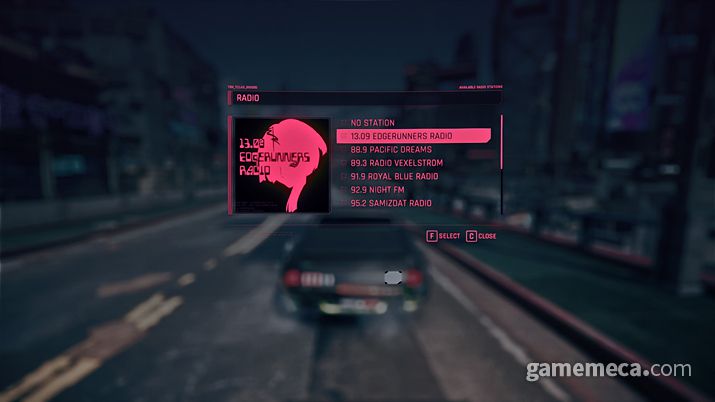Pick the 91.9 Royal Blue Radio station
This screenshot has height=402, width=715.
coord(398,176)
